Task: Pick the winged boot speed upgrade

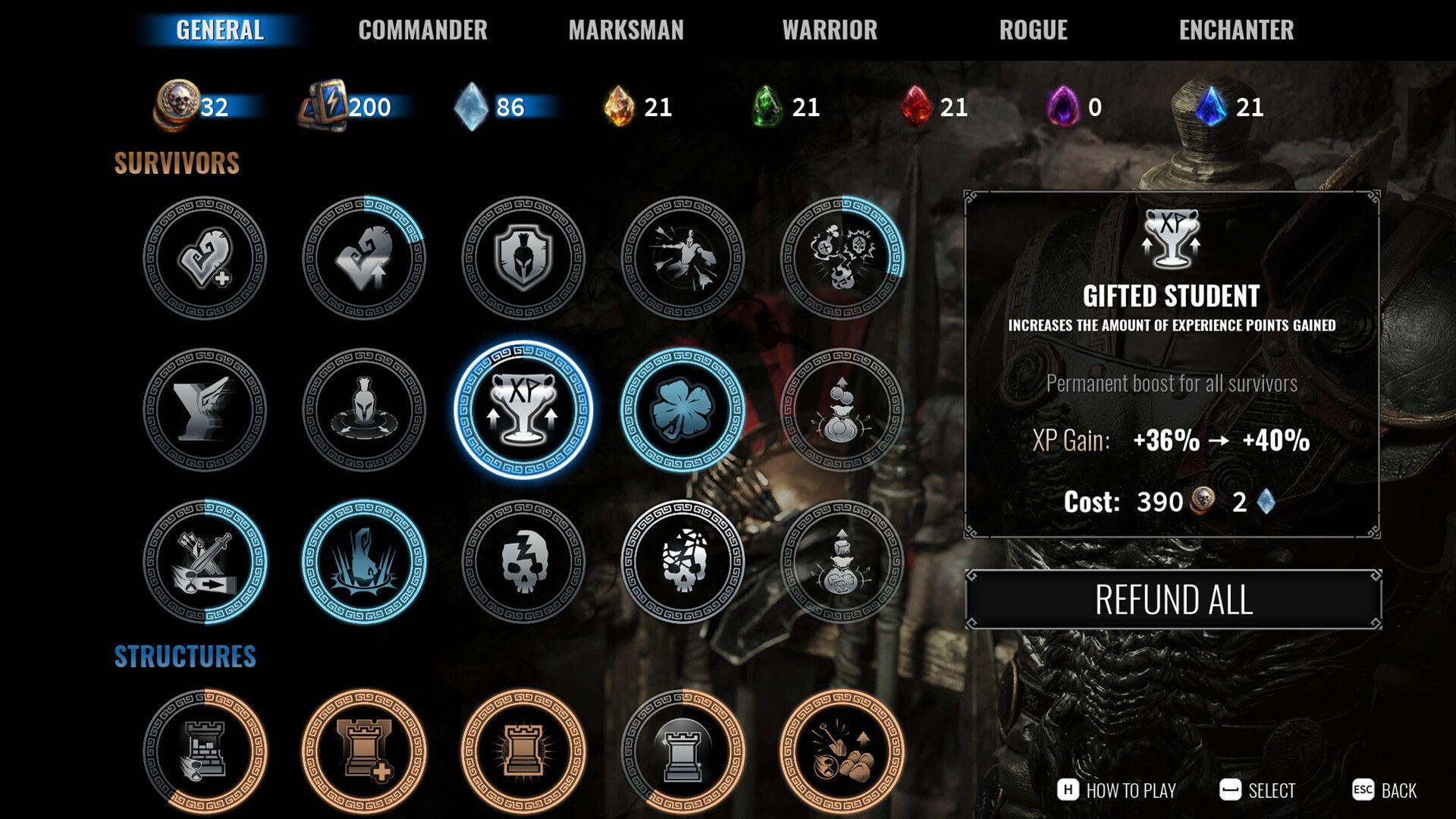Action: coord(205,409)
